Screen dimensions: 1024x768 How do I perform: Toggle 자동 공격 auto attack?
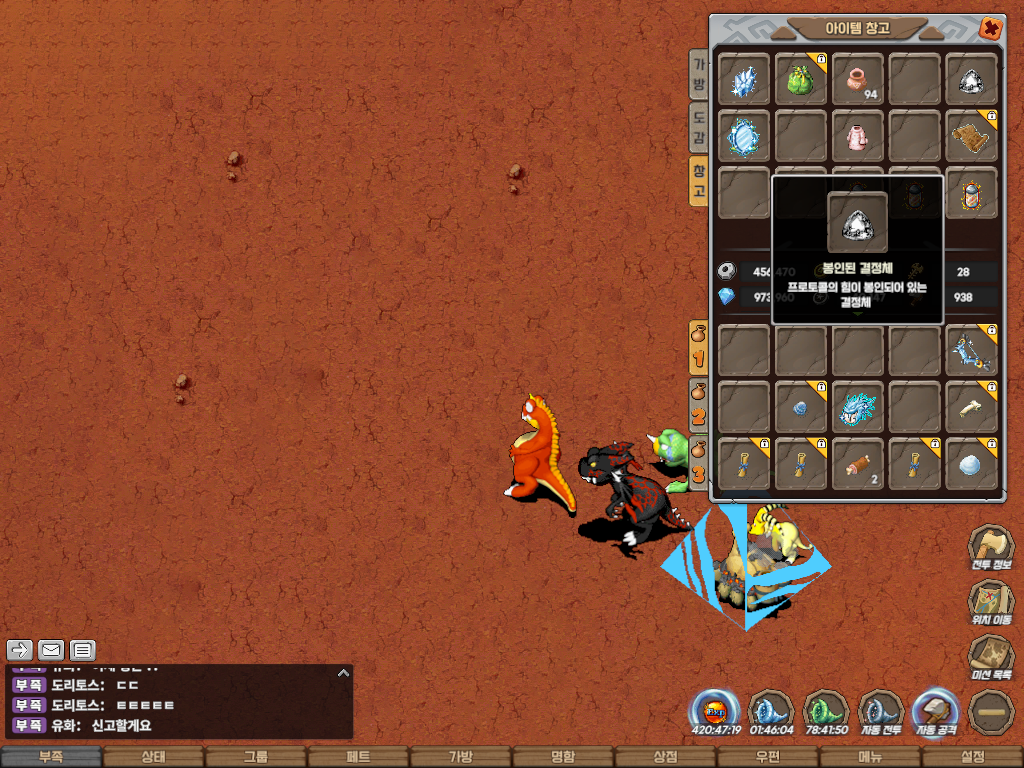[x=936, y=714]
